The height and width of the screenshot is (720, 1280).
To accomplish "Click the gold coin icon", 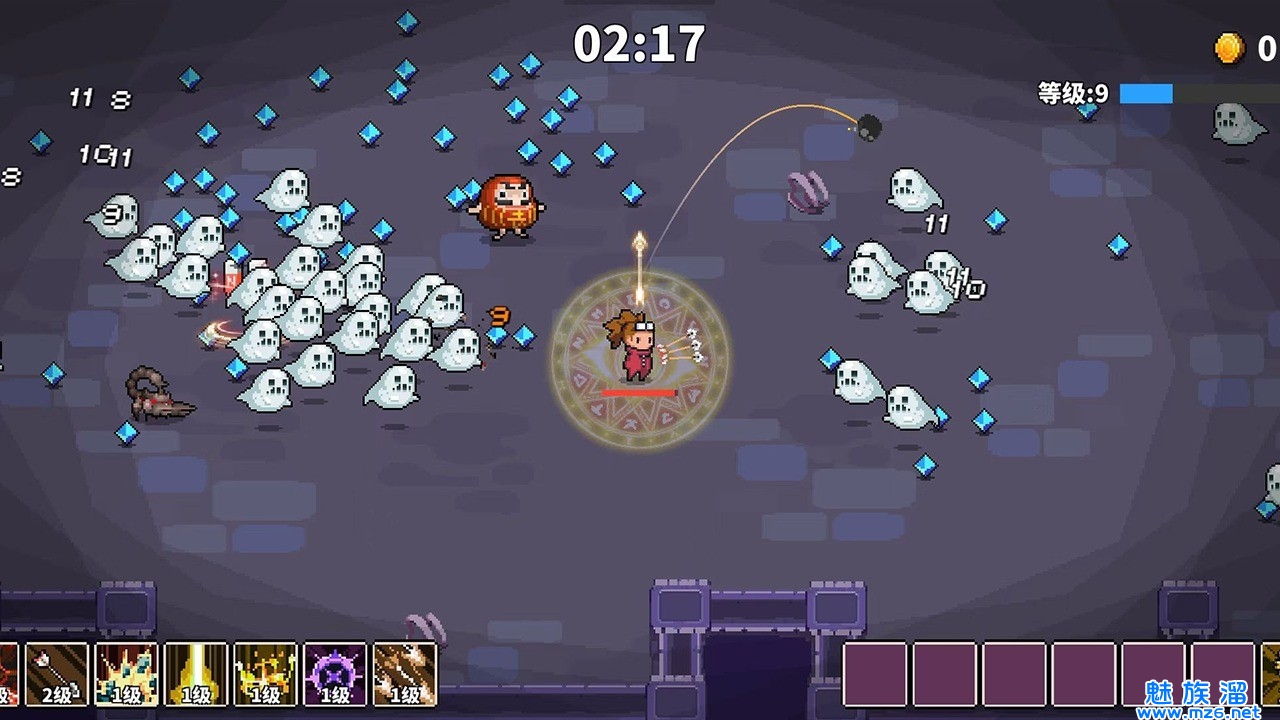I will click(1229, 47).
